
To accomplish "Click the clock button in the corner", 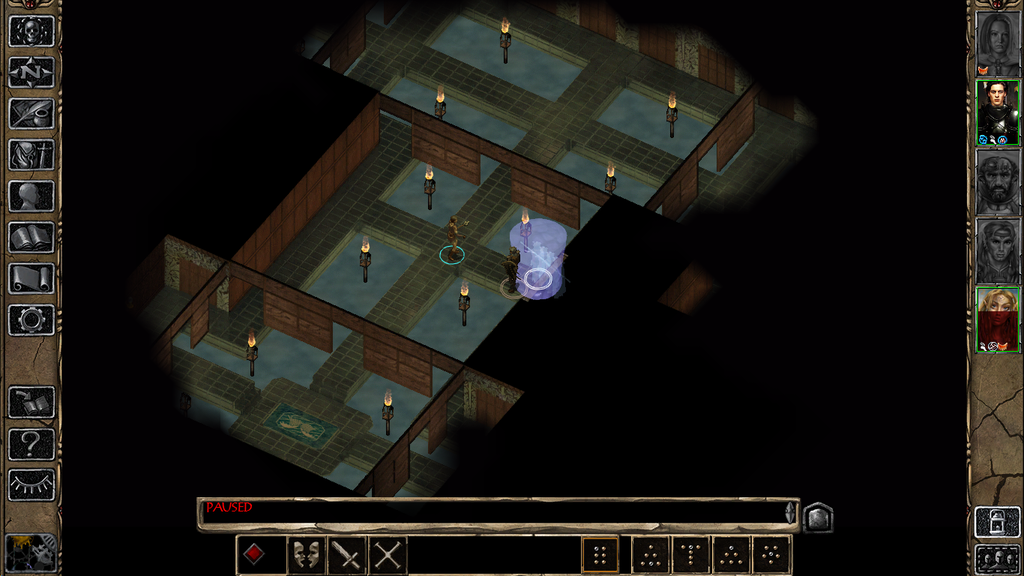I will [x=31, y=552].
